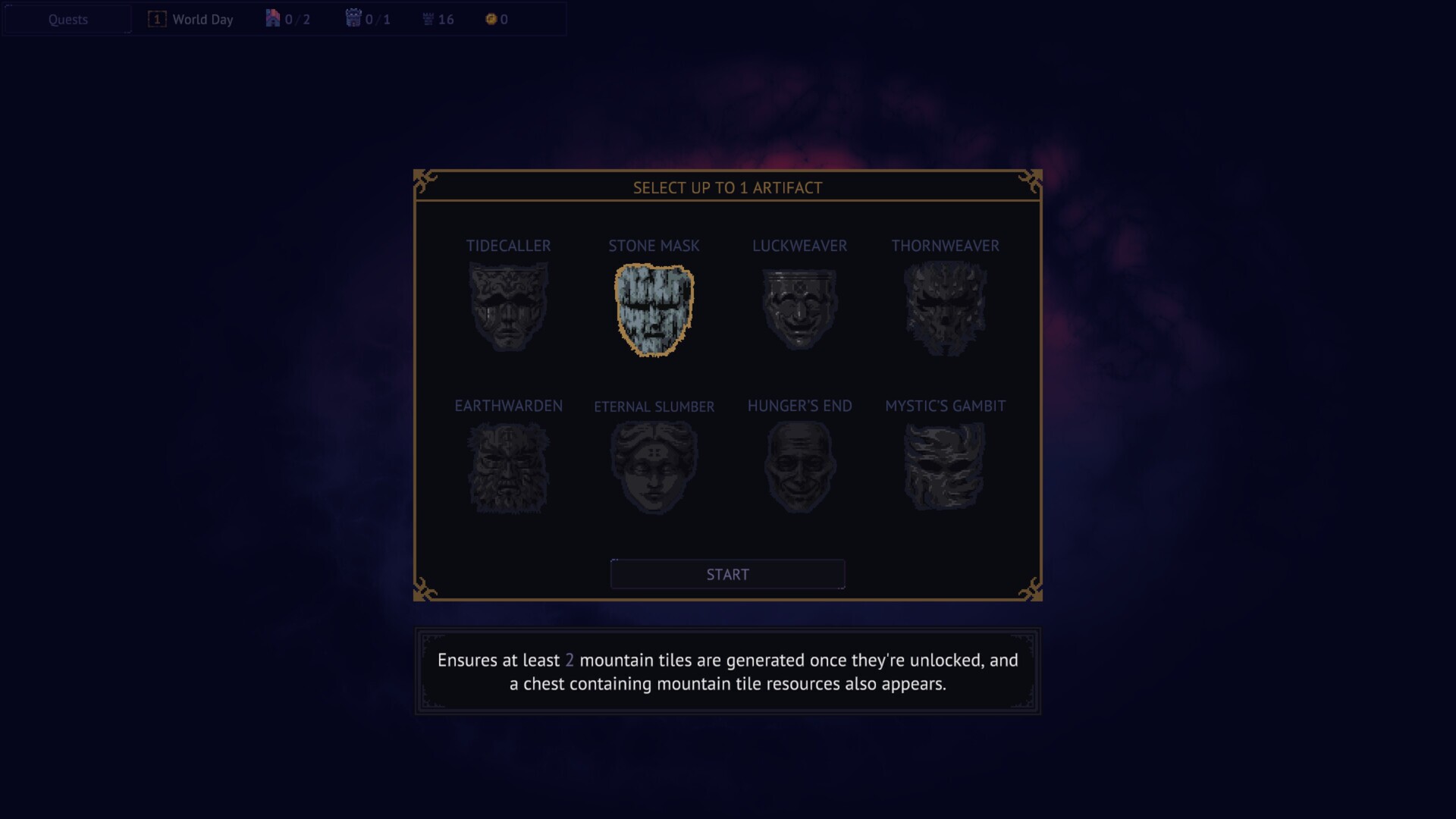
Task: Pick the Hunger's End mask
Action: (x=799, y=467)
